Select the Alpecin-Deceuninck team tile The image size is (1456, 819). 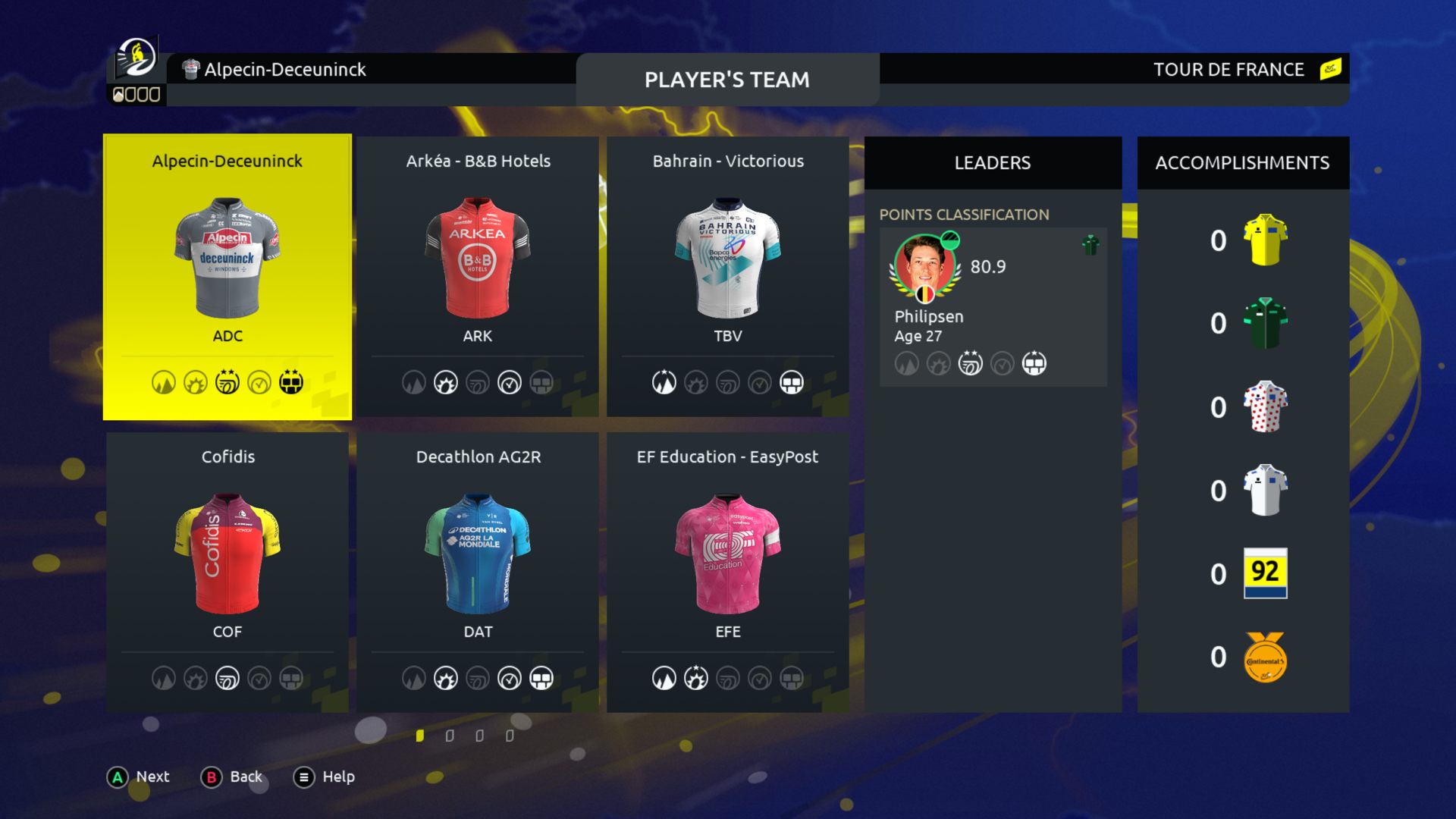(x=227, y=277)
